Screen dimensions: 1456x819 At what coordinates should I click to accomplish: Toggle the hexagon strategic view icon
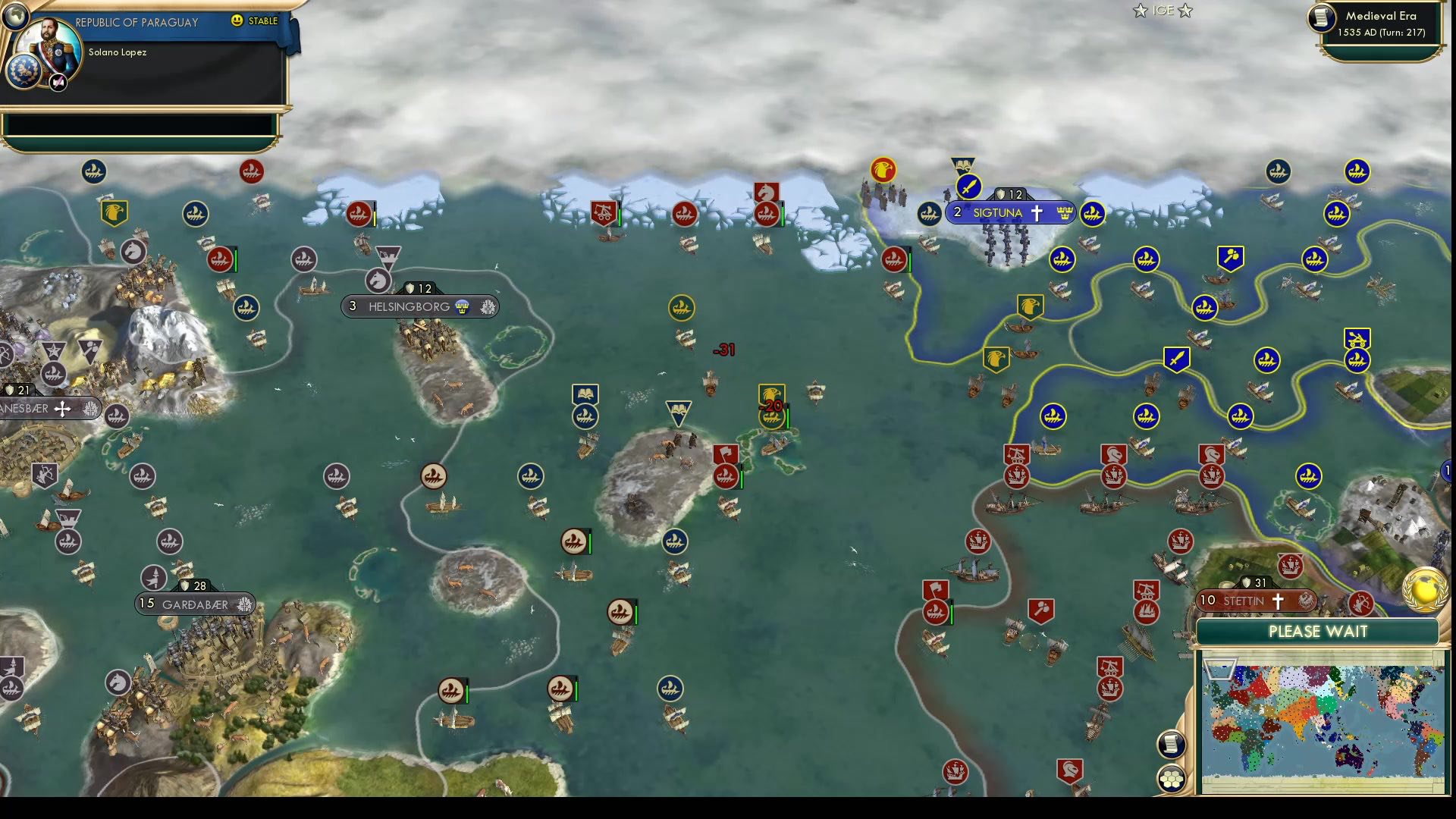point(1172,777)
